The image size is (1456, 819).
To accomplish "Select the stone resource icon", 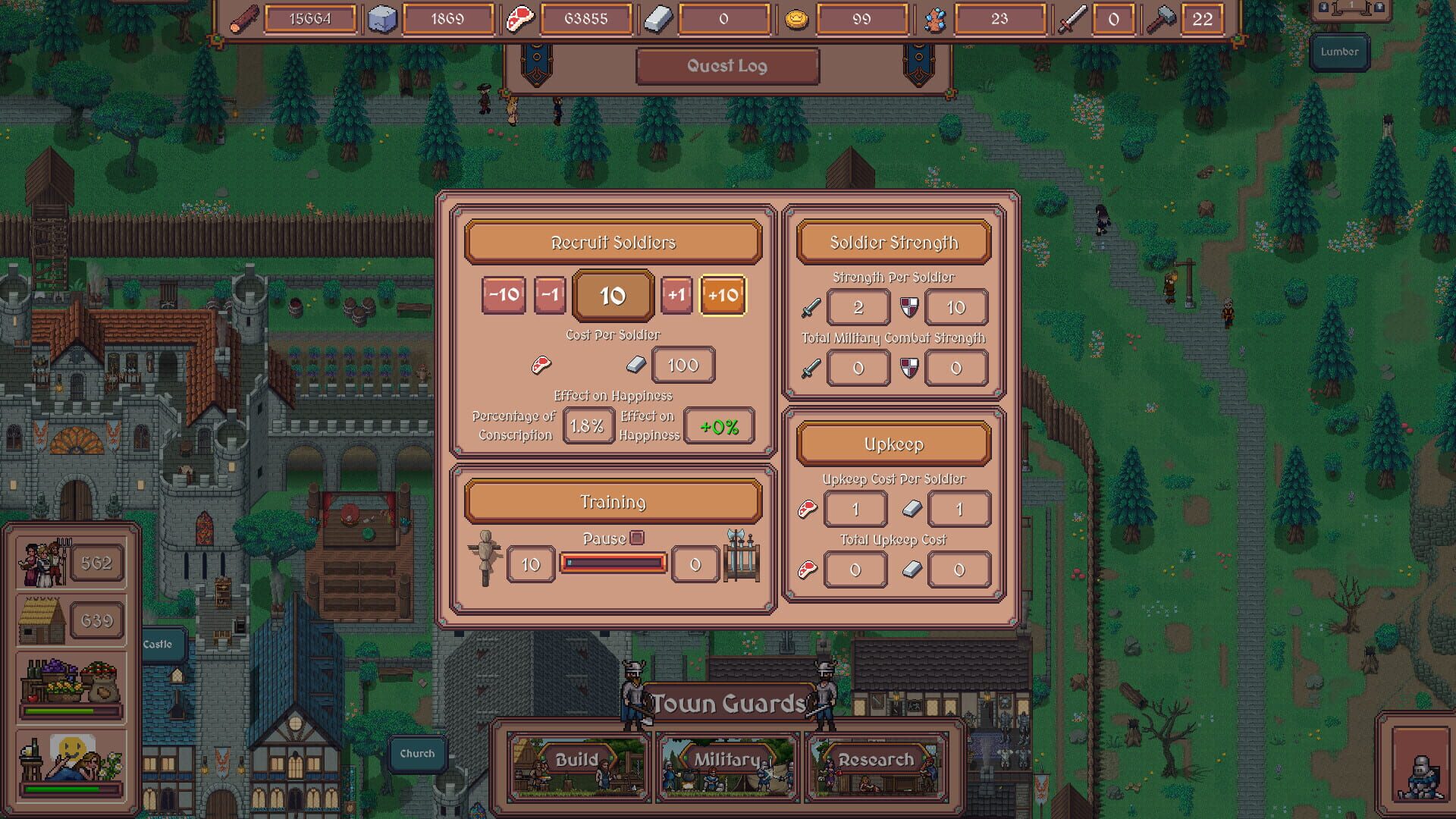I will tap(382, 19).
